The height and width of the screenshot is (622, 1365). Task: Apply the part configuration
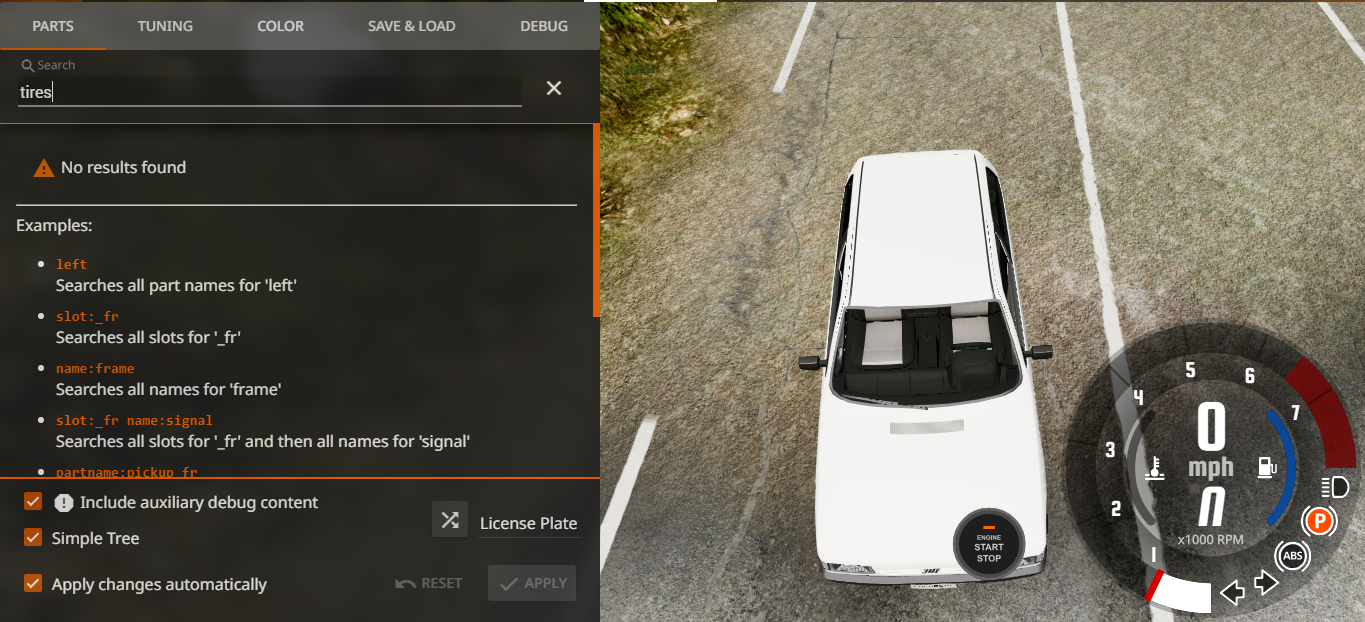click(x=532, y=583)
